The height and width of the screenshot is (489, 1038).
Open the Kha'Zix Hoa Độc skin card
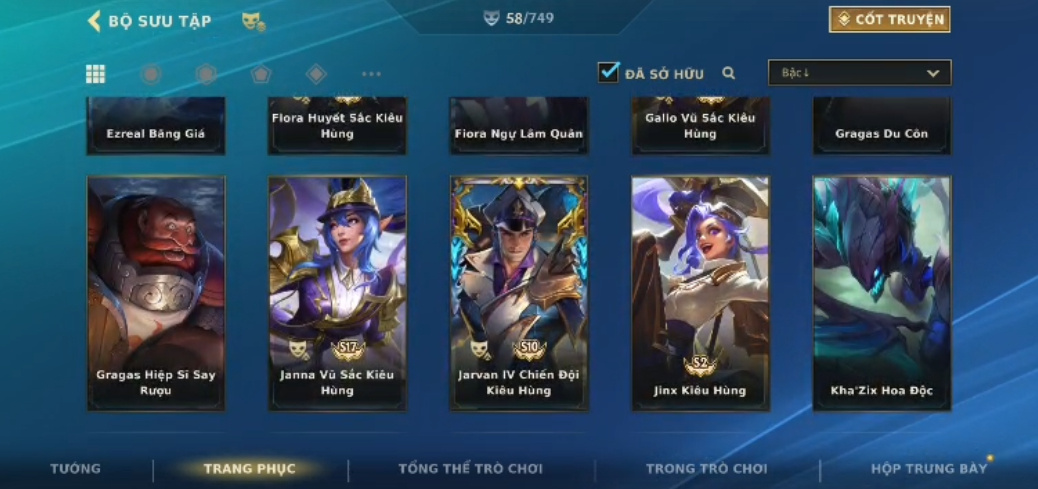(881, 293)
